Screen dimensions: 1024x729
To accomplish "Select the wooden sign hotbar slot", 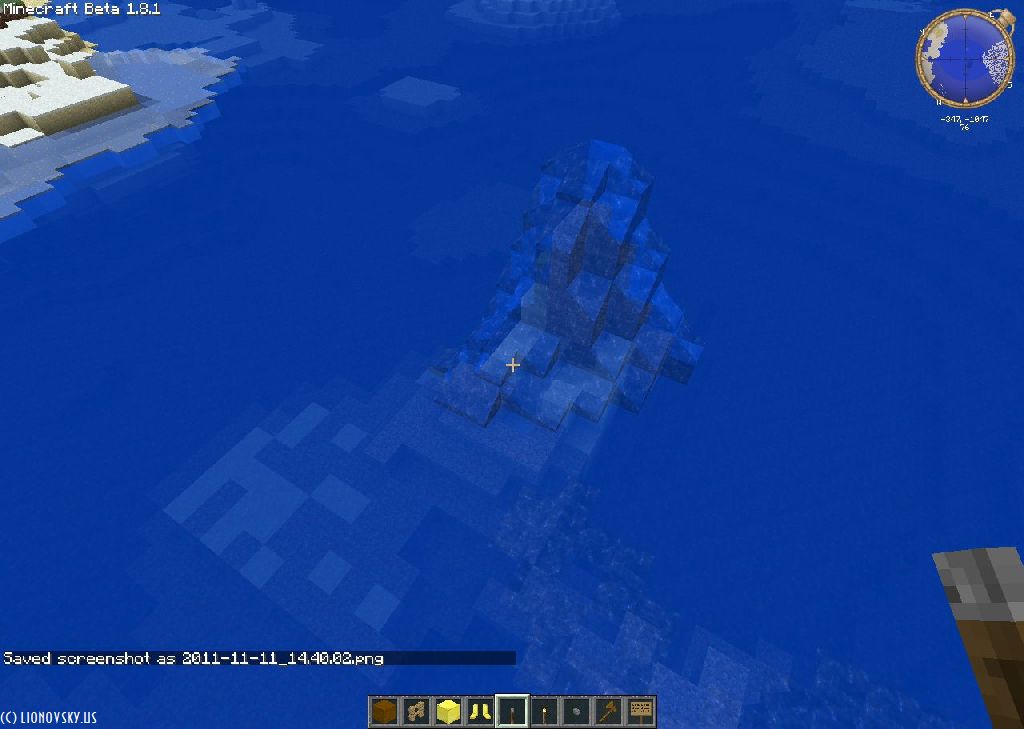I will pyautogui.click(x=640, y=712).
